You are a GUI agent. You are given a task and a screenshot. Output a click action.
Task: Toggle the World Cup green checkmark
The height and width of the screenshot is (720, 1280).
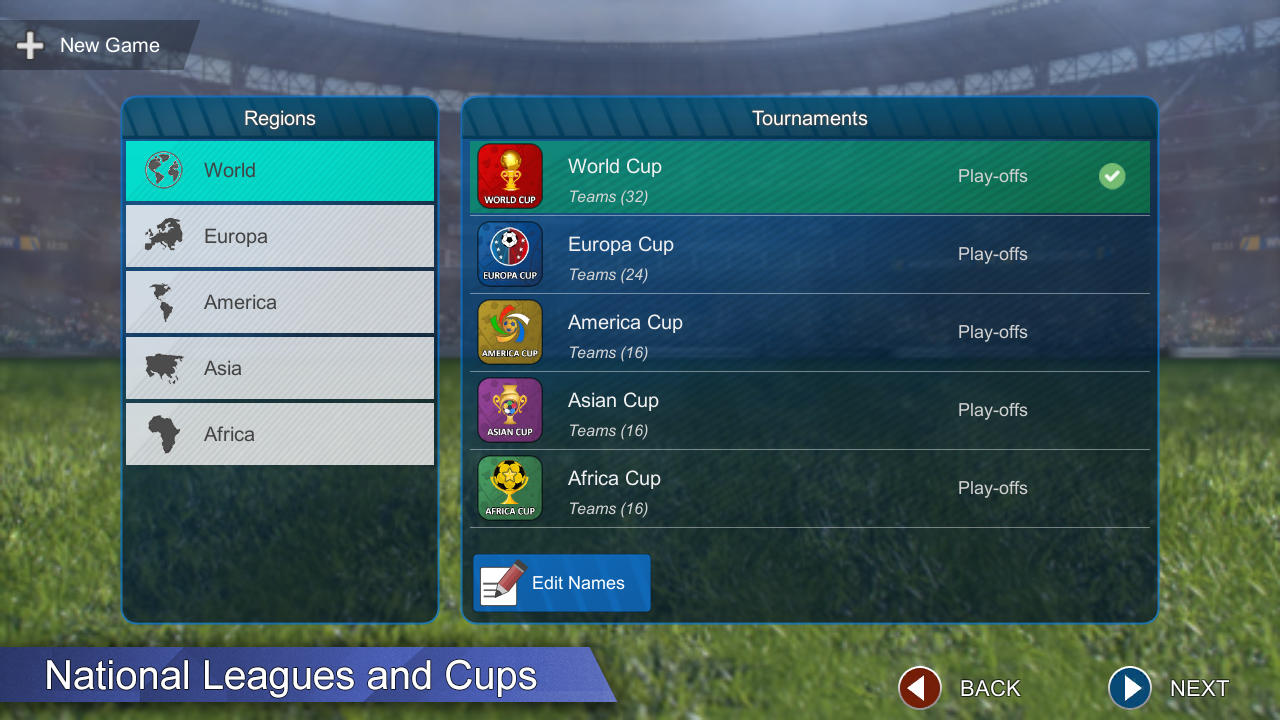[1111, 176]
